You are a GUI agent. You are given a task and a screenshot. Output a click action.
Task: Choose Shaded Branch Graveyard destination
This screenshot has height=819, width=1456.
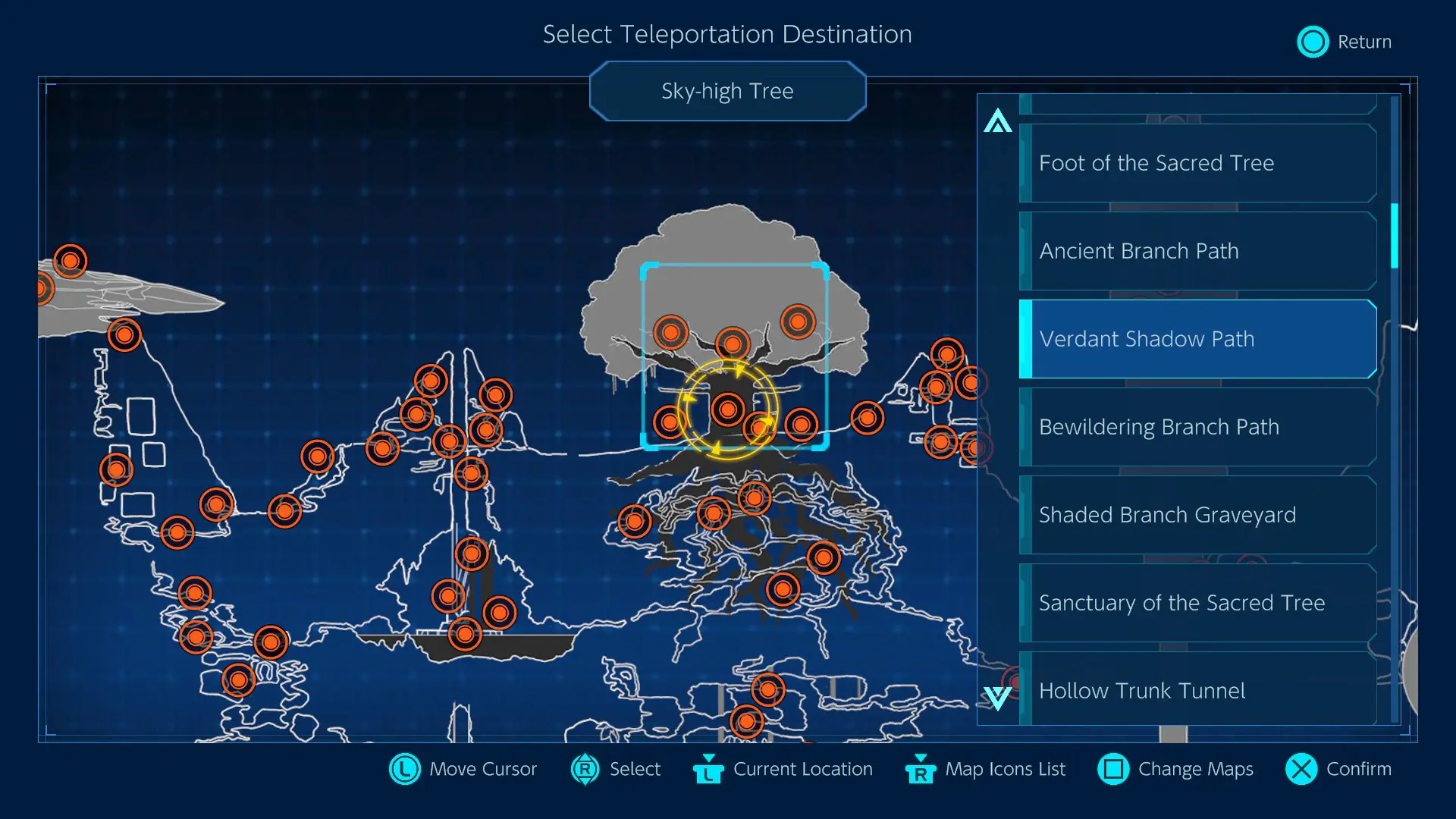pos(1198,515)
